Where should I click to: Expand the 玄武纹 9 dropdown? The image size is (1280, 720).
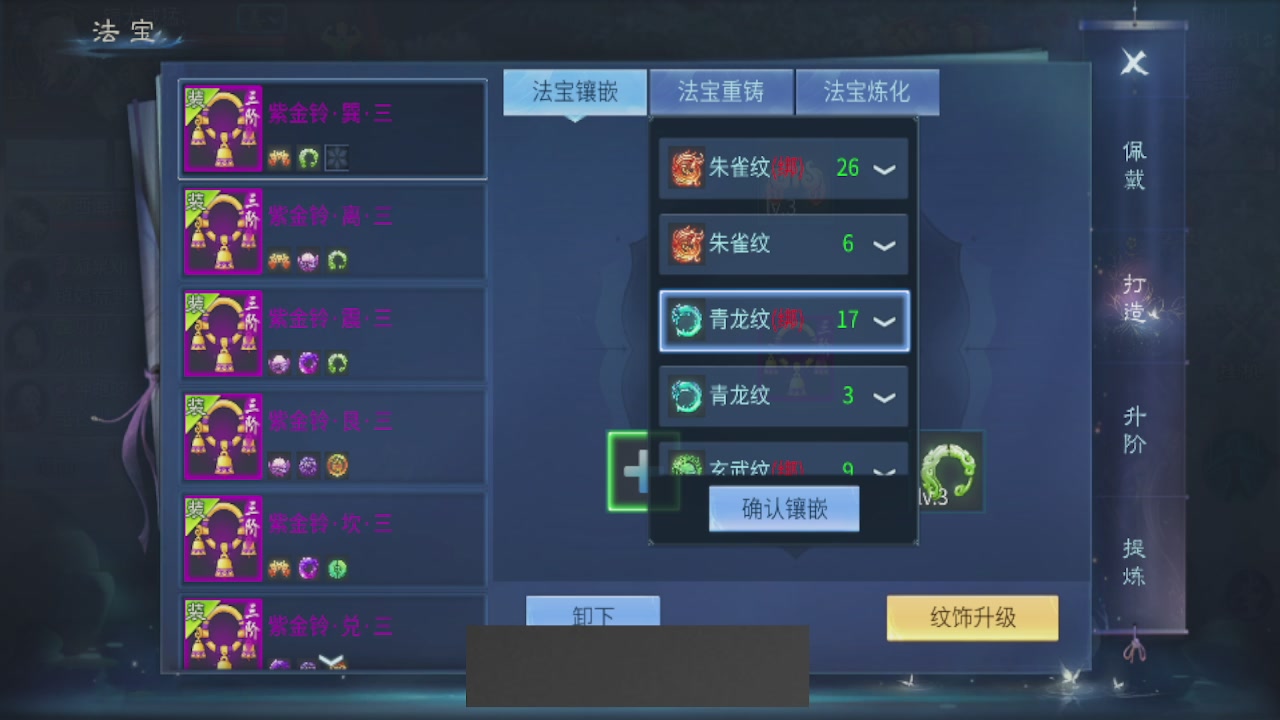pyautogui.click(x=884, y=470)
